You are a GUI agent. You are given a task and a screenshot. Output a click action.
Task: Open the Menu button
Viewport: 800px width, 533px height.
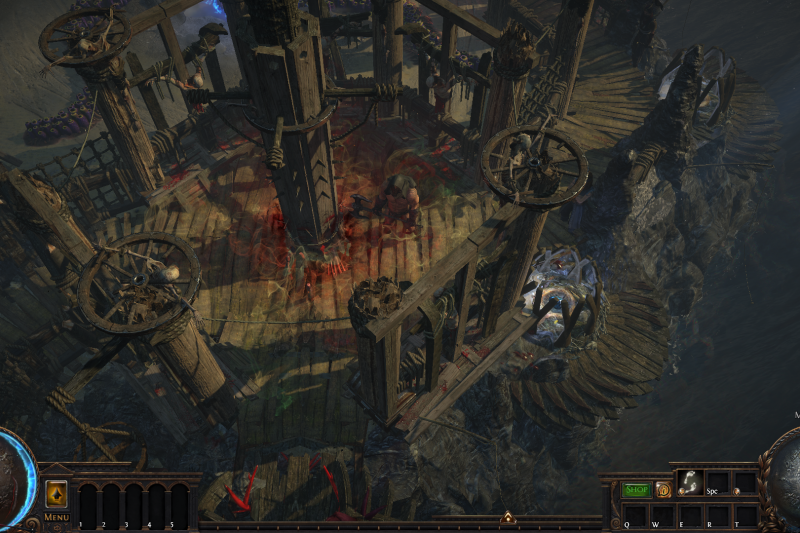56,517
